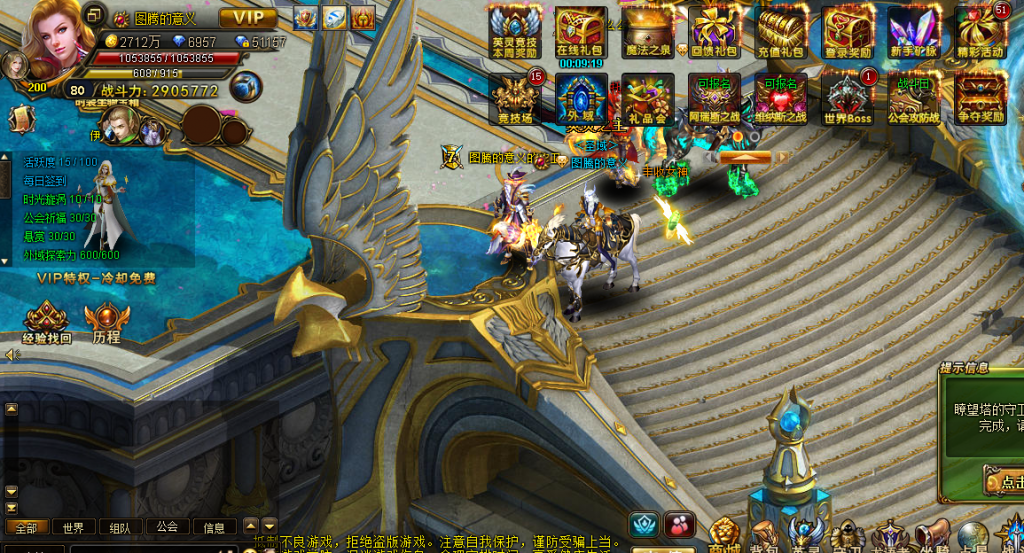
Task: Select the 每日签到 daily sign-in entry
Action: (45, 181)
